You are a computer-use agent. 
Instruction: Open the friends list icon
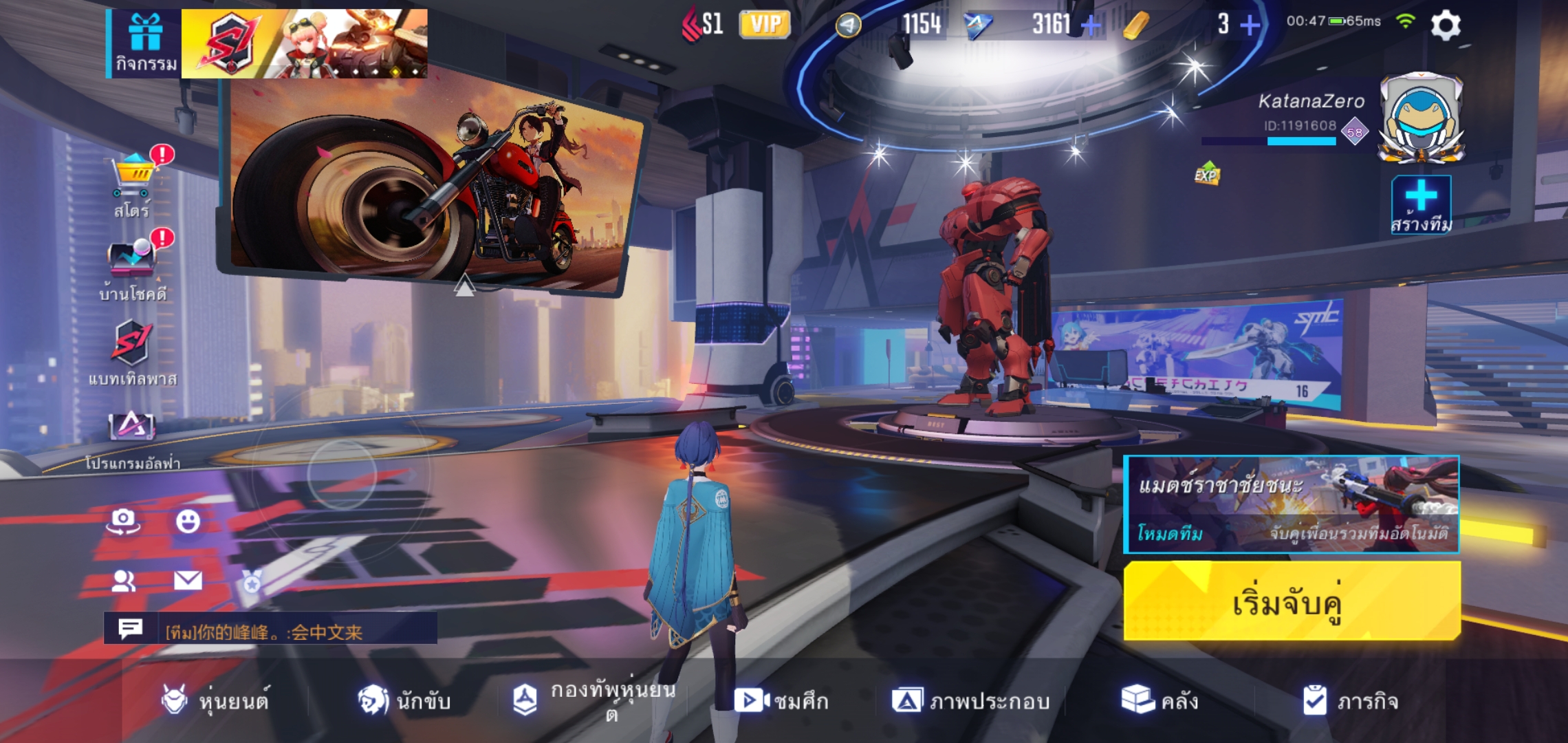pyautogui.click(x=123, y=581)
